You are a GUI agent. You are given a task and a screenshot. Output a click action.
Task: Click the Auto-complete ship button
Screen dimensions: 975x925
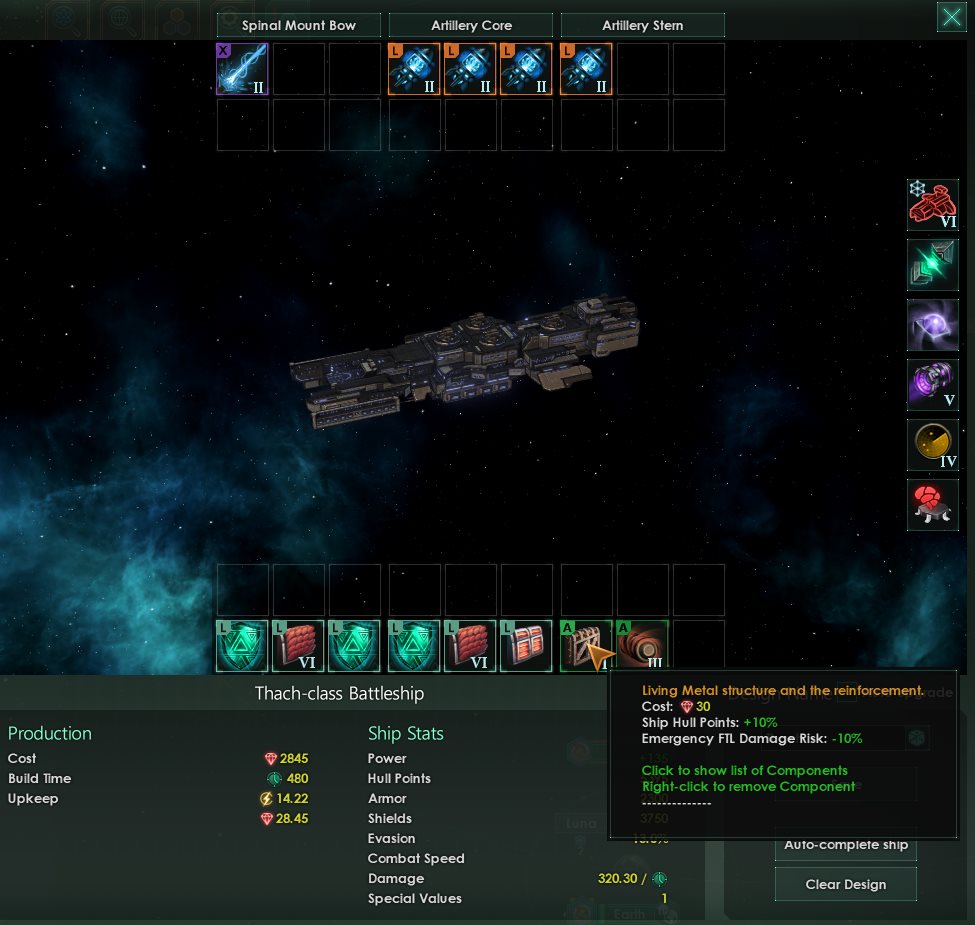pos(846,845)
